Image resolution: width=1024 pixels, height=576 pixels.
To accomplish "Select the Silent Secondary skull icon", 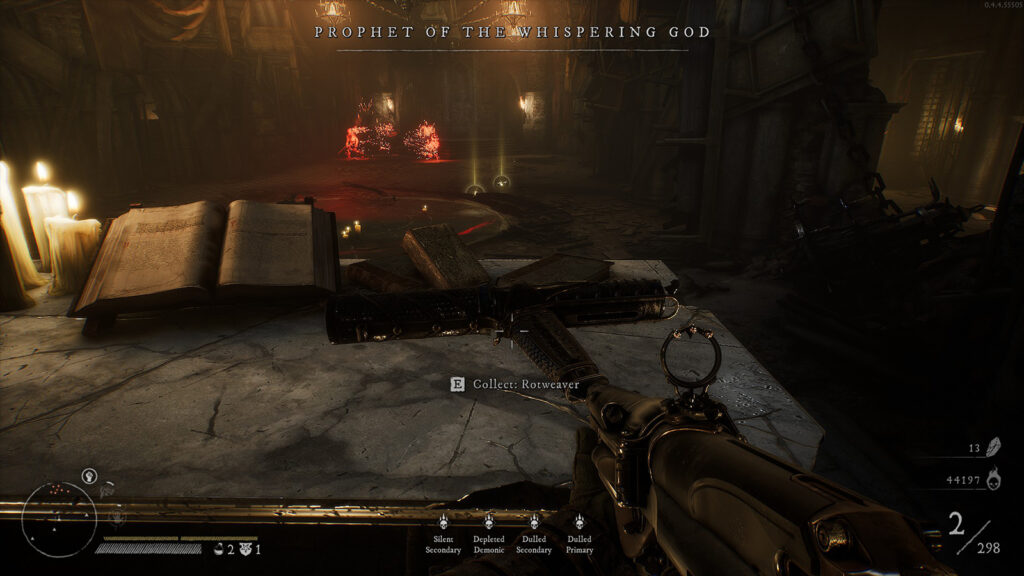I will [x=443, y=522].
